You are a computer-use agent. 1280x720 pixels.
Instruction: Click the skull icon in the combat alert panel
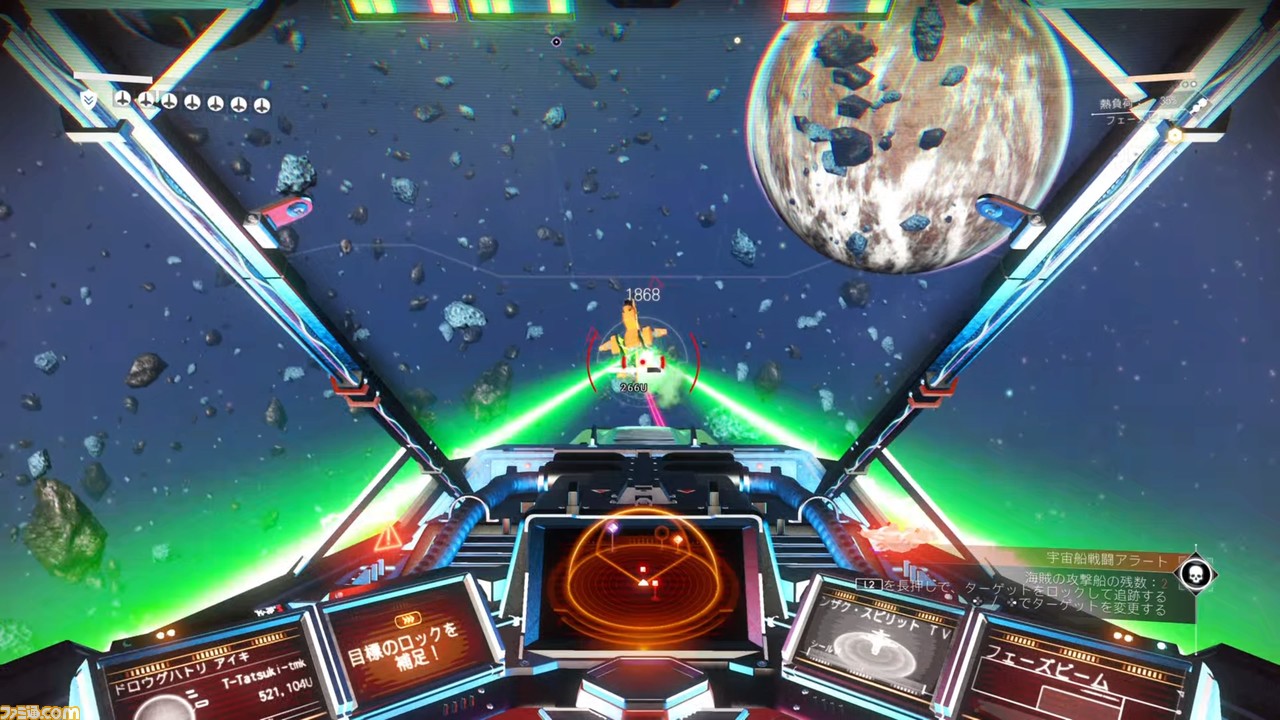pyautogui.click(x=1196, y=573)
